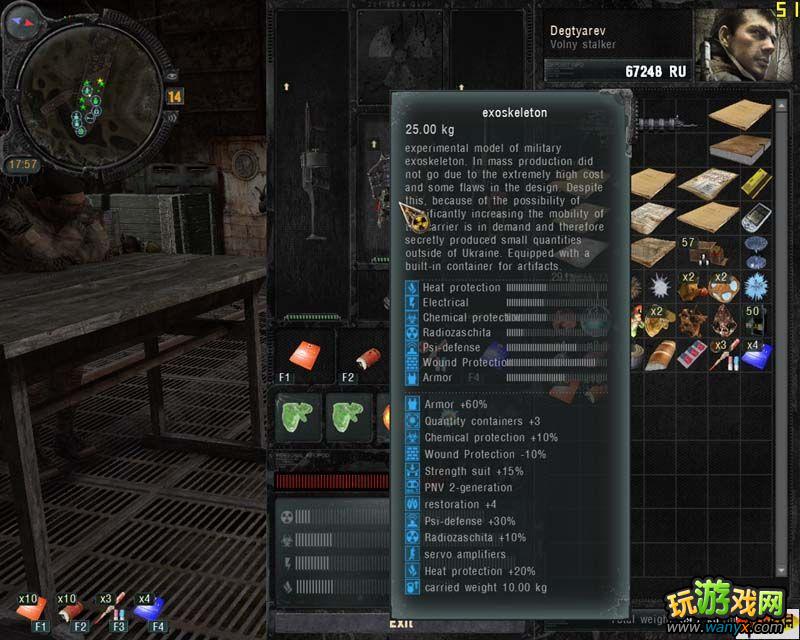The height and width of the screenshot is (640, 800).
Task: Select the item stack marked 50
Action: coord(756,320)
